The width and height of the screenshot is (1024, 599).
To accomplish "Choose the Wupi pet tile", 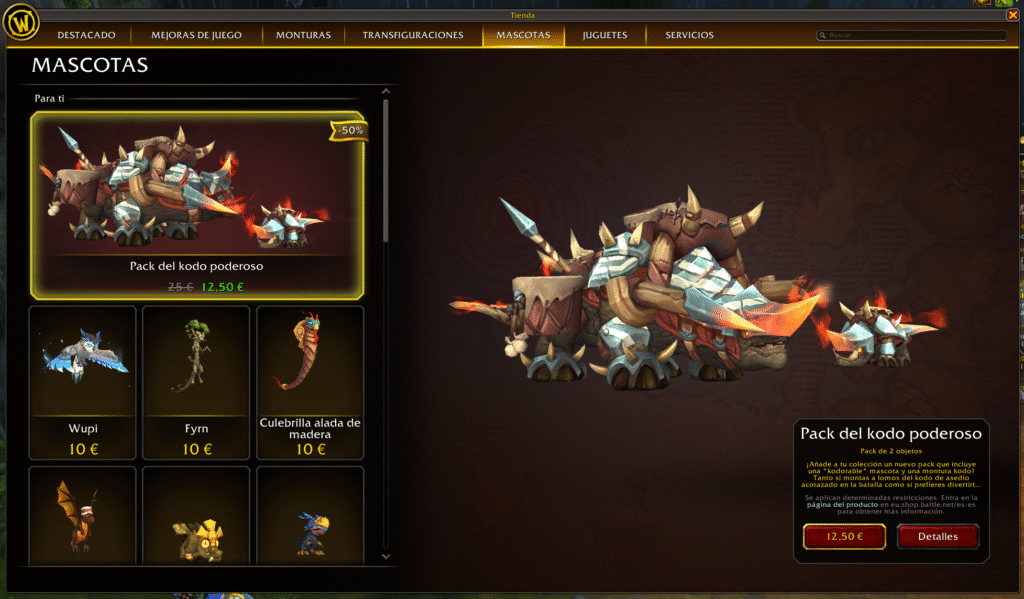I will [x=82, y=382].
